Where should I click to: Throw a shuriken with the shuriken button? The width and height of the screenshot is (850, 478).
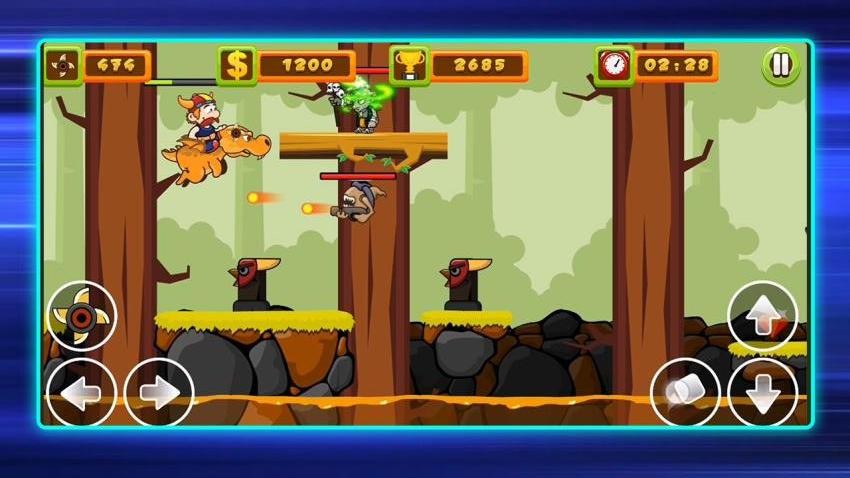click(81, 316)
